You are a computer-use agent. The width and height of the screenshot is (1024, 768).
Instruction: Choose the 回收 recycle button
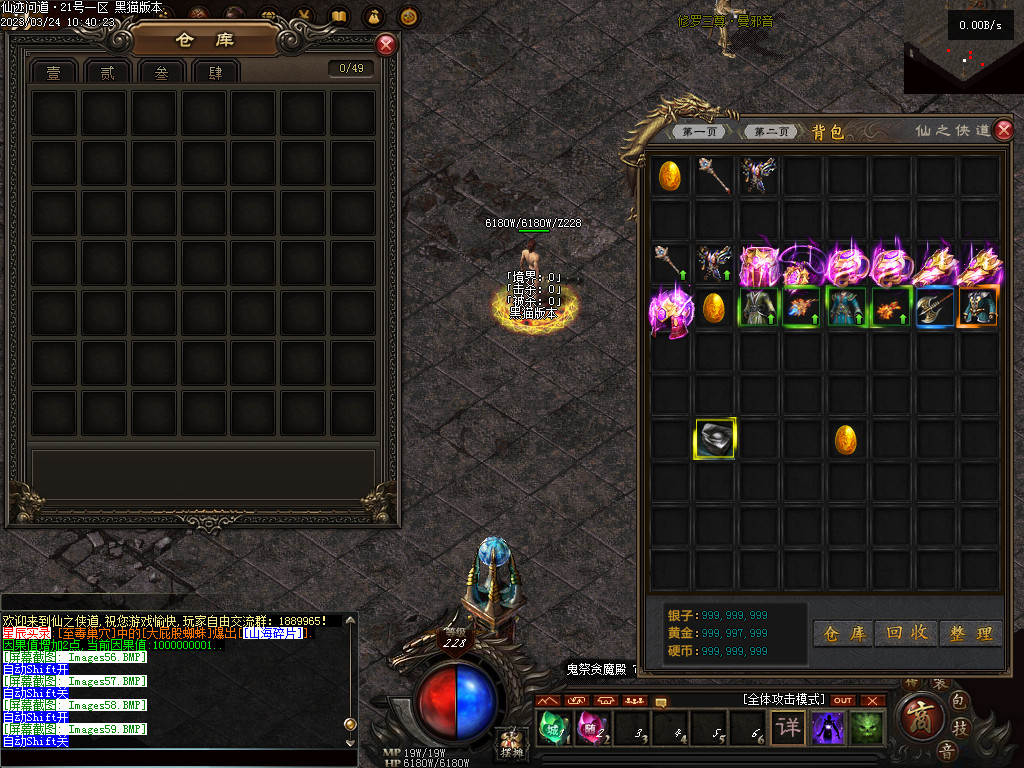tap(907, 634)
